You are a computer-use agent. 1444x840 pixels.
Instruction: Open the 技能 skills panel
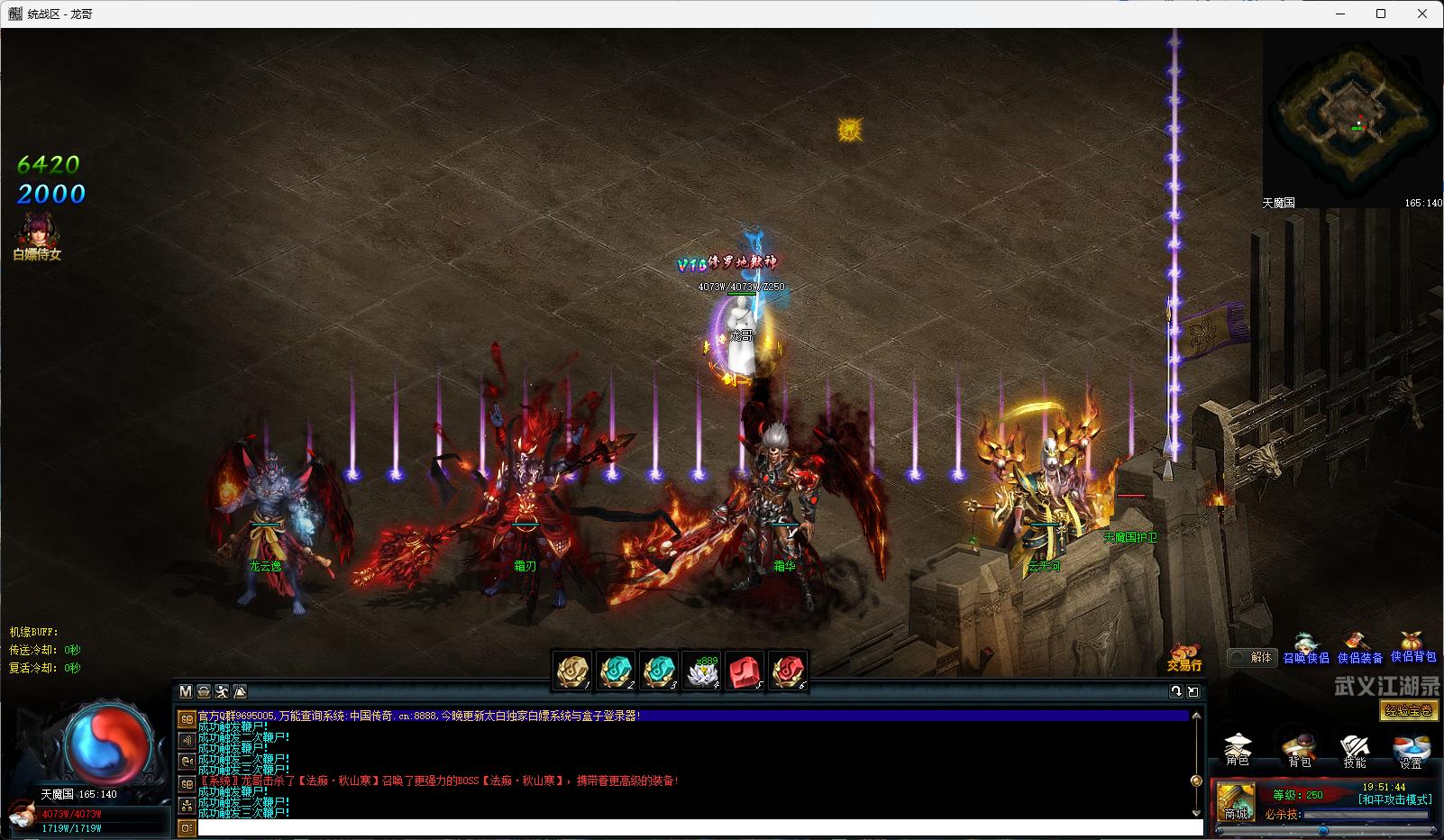(1354, 749)
